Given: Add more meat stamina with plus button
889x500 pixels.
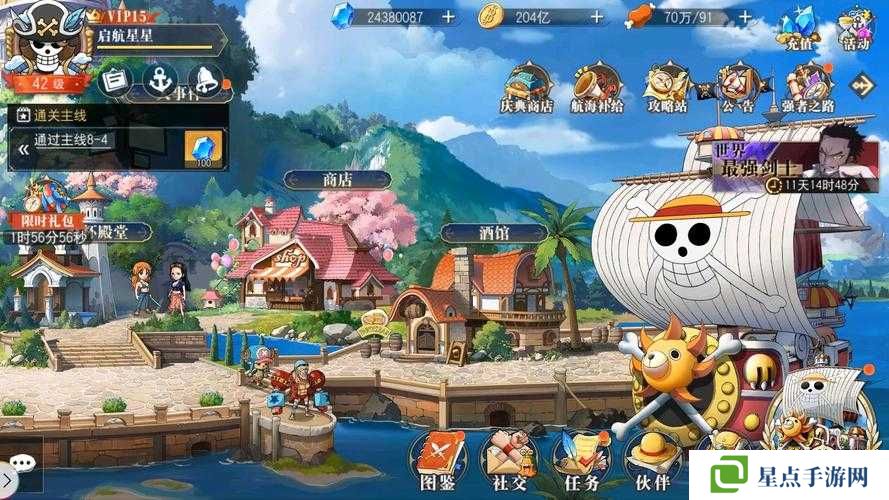Looking at the screenshot, I should click(x=744, y=17).
